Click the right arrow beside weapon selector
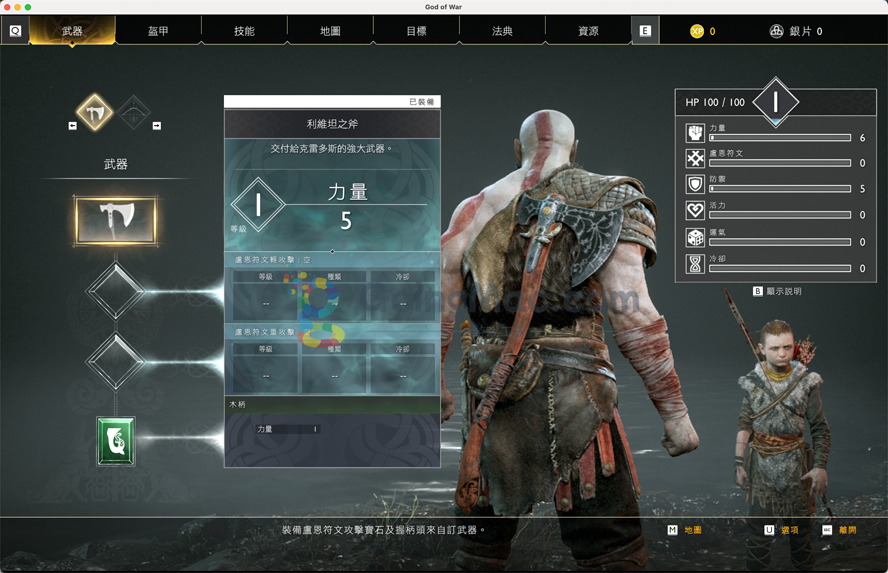 (157, 126)
